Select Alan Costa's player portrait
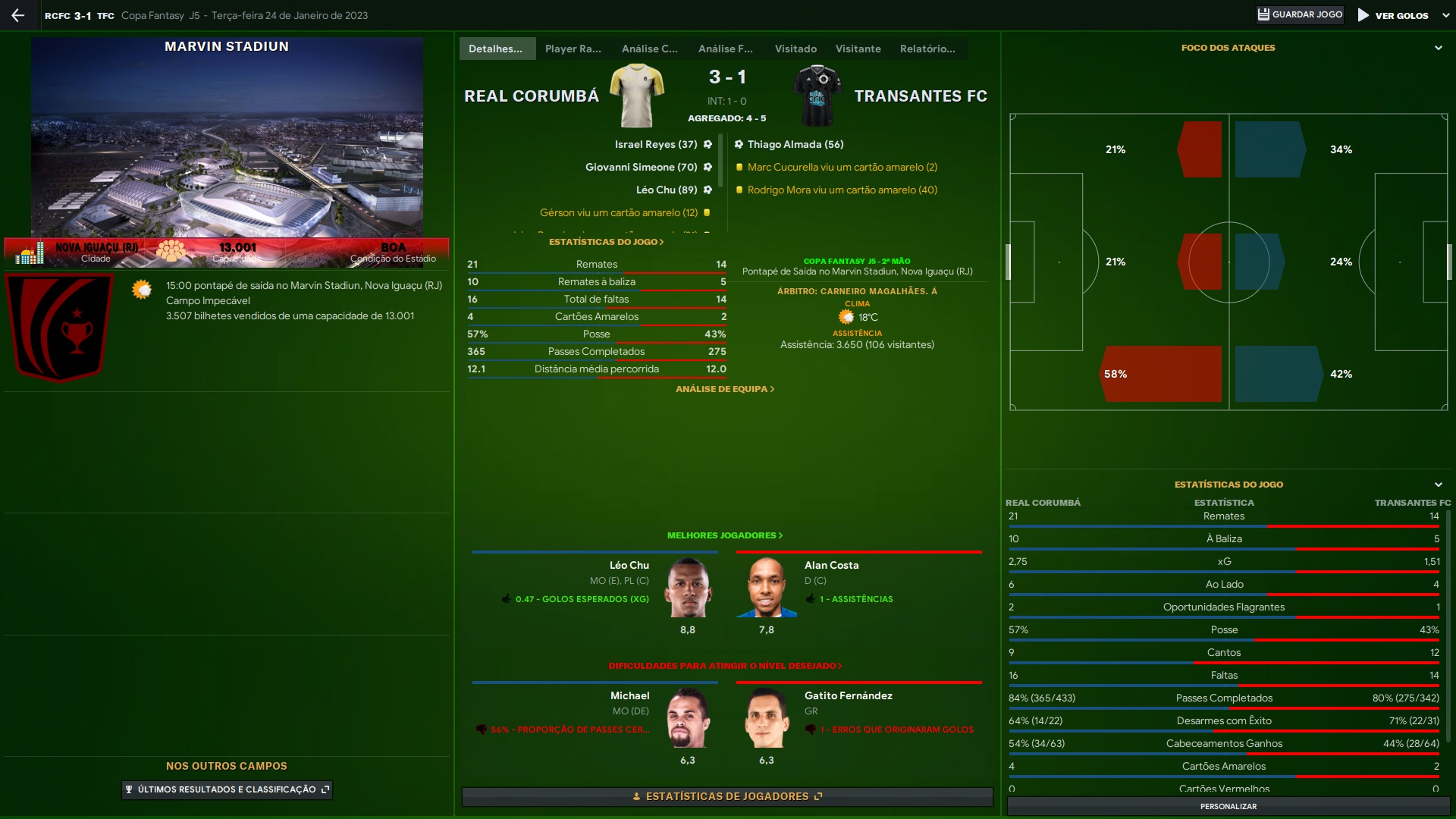 767,588
